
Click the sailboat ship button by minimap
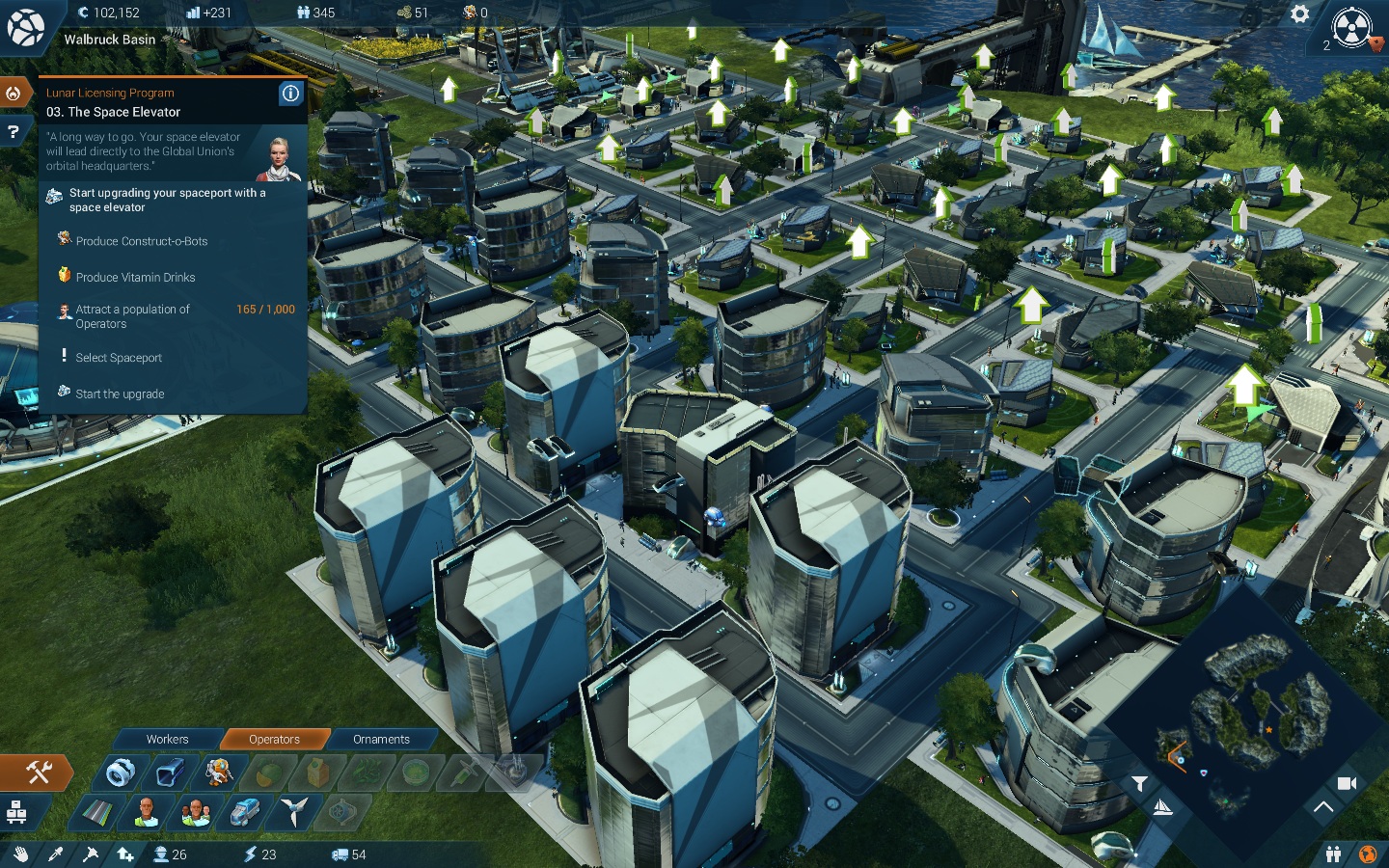1163,808
